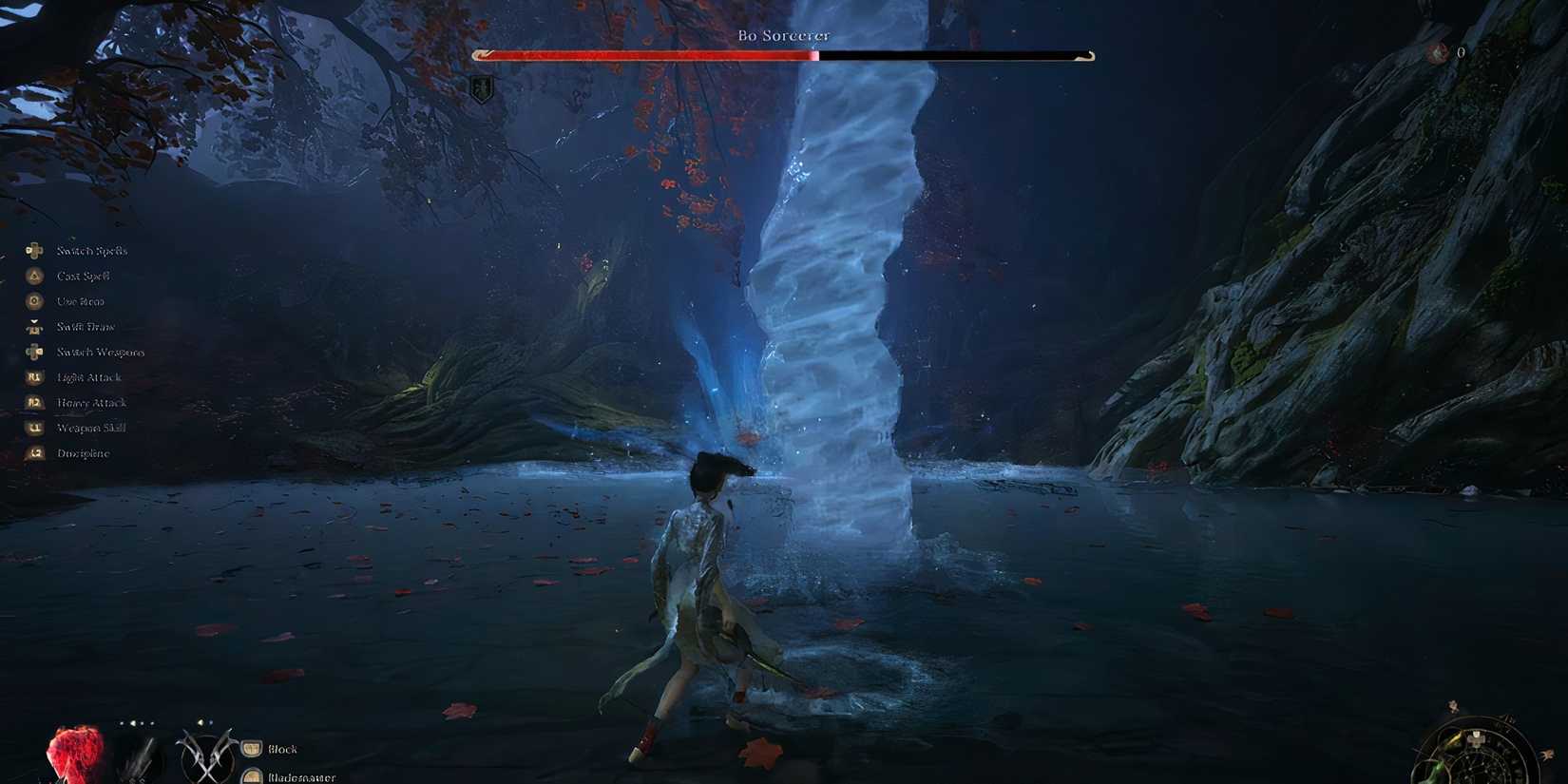Toggle the Blademaster stance ability
The image size is (1568, 784).
coord(251,775)
